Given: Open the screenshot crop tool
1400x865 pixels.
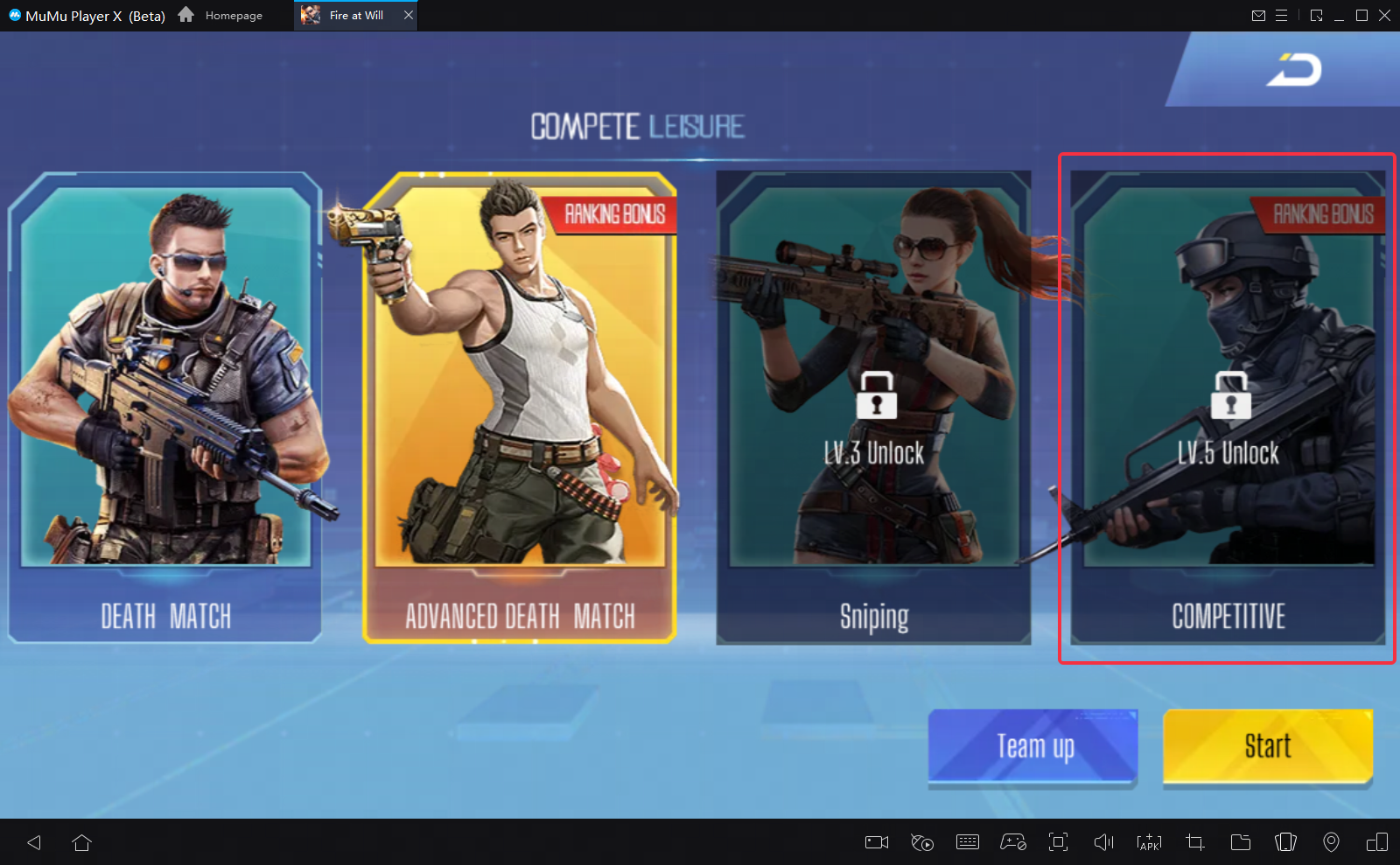Looking at the screenshot, I should [1194, 842].
